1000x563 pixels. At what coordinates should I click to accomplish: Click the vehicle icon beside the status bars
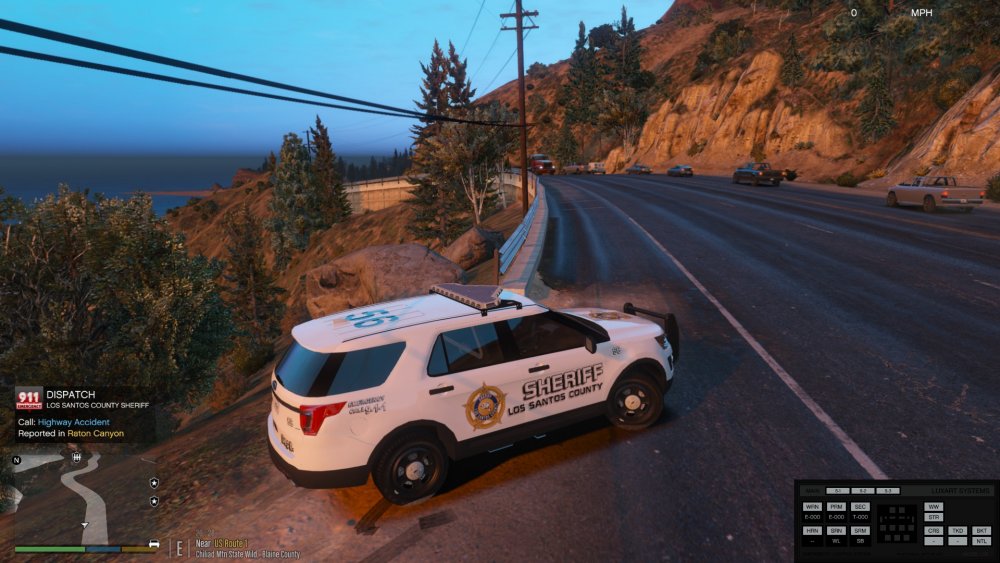tap(154, 544)
